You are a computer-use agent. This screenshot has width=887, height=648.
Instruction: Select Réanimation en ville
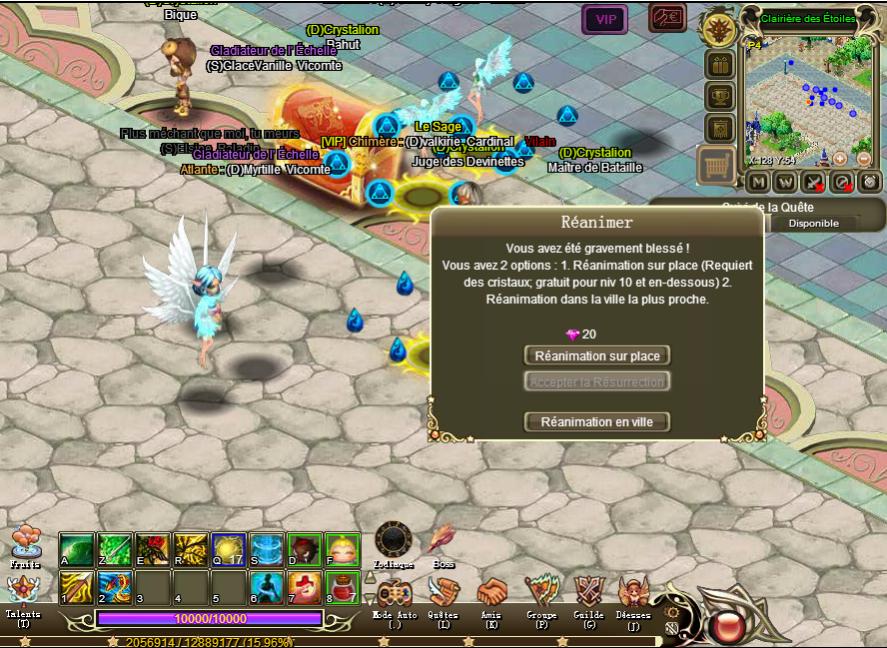tap(597, 422)
